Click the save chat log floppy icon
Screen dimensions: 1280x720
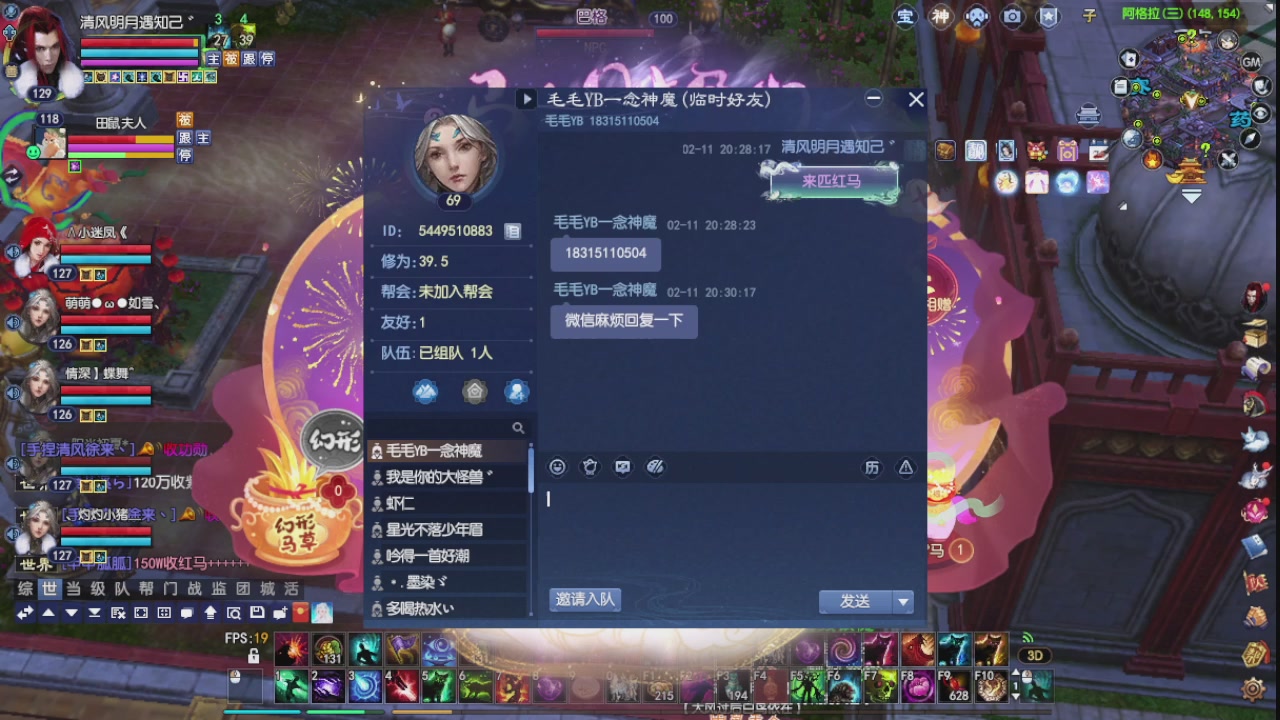pyautogui.click(x=257, y=614)
